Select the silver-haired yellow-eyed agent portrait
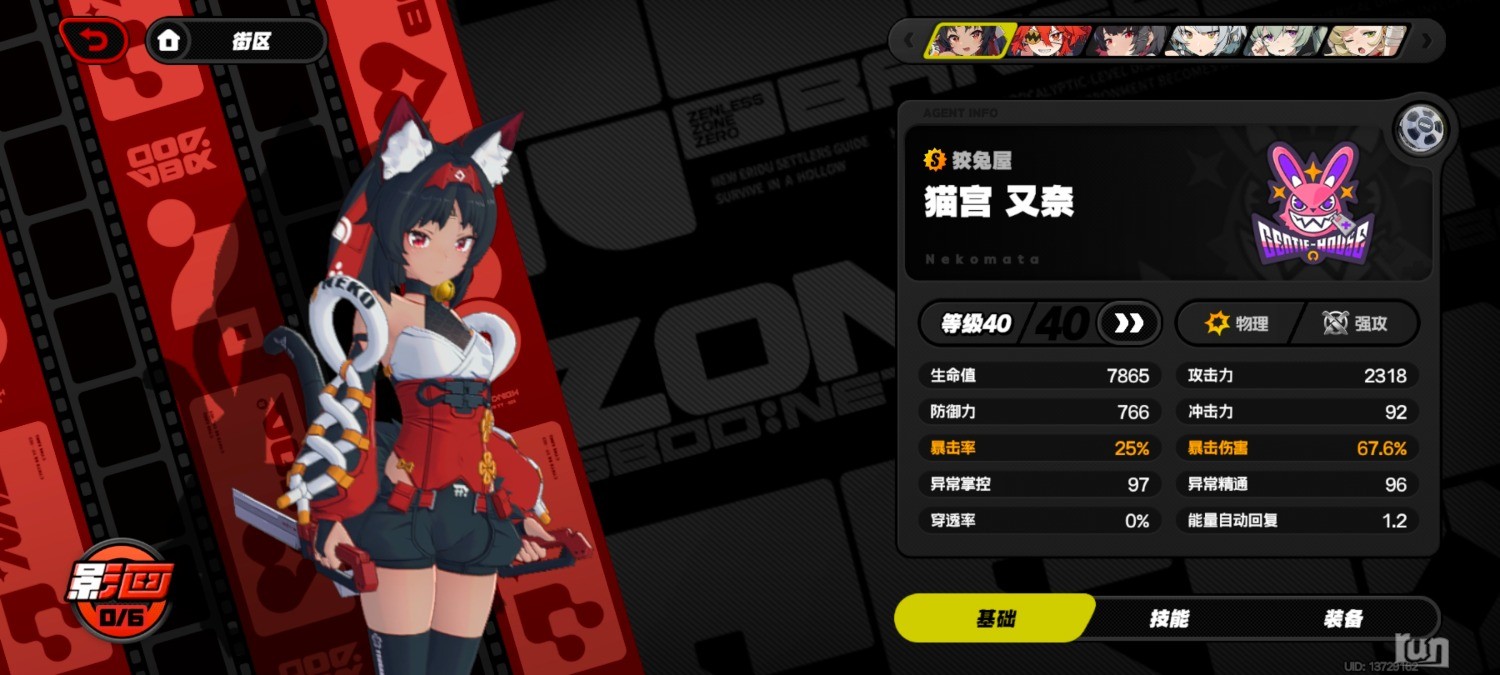This screenshot has width=1500, height=675. [x=1207, y=41]
